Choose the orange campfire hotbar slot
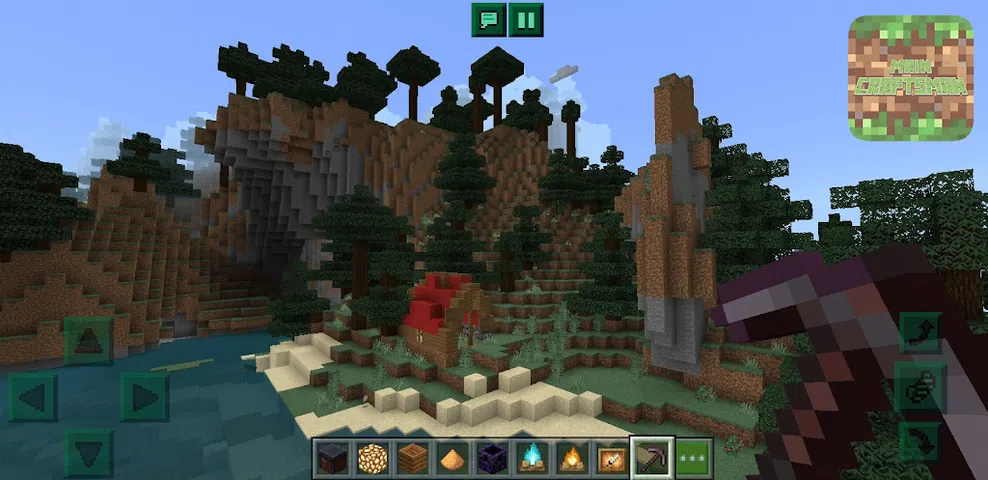Viewport: 988px width, 480px height. 569,458
